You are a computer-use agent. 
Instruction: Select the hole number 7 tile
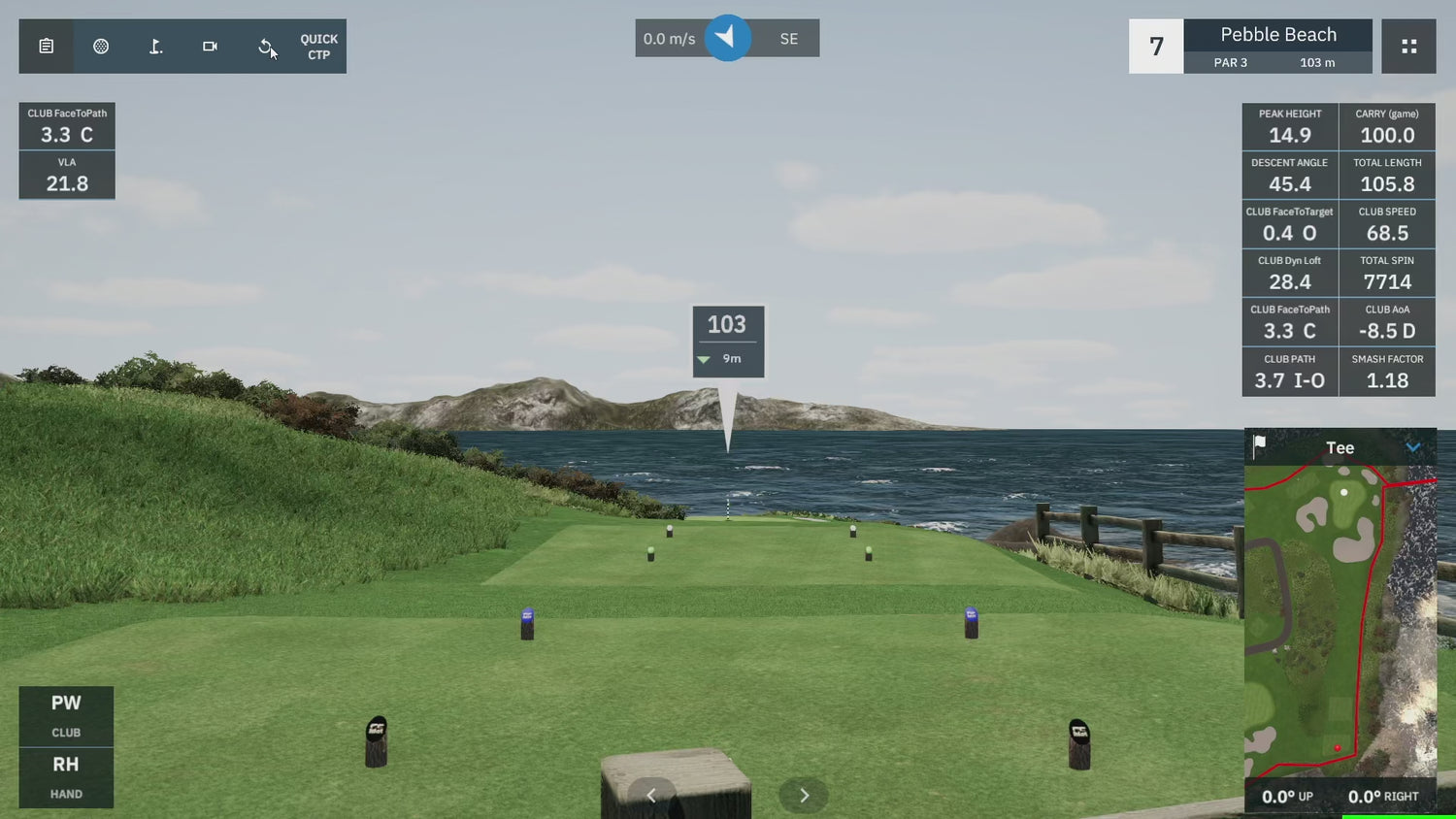(1155, 46)
